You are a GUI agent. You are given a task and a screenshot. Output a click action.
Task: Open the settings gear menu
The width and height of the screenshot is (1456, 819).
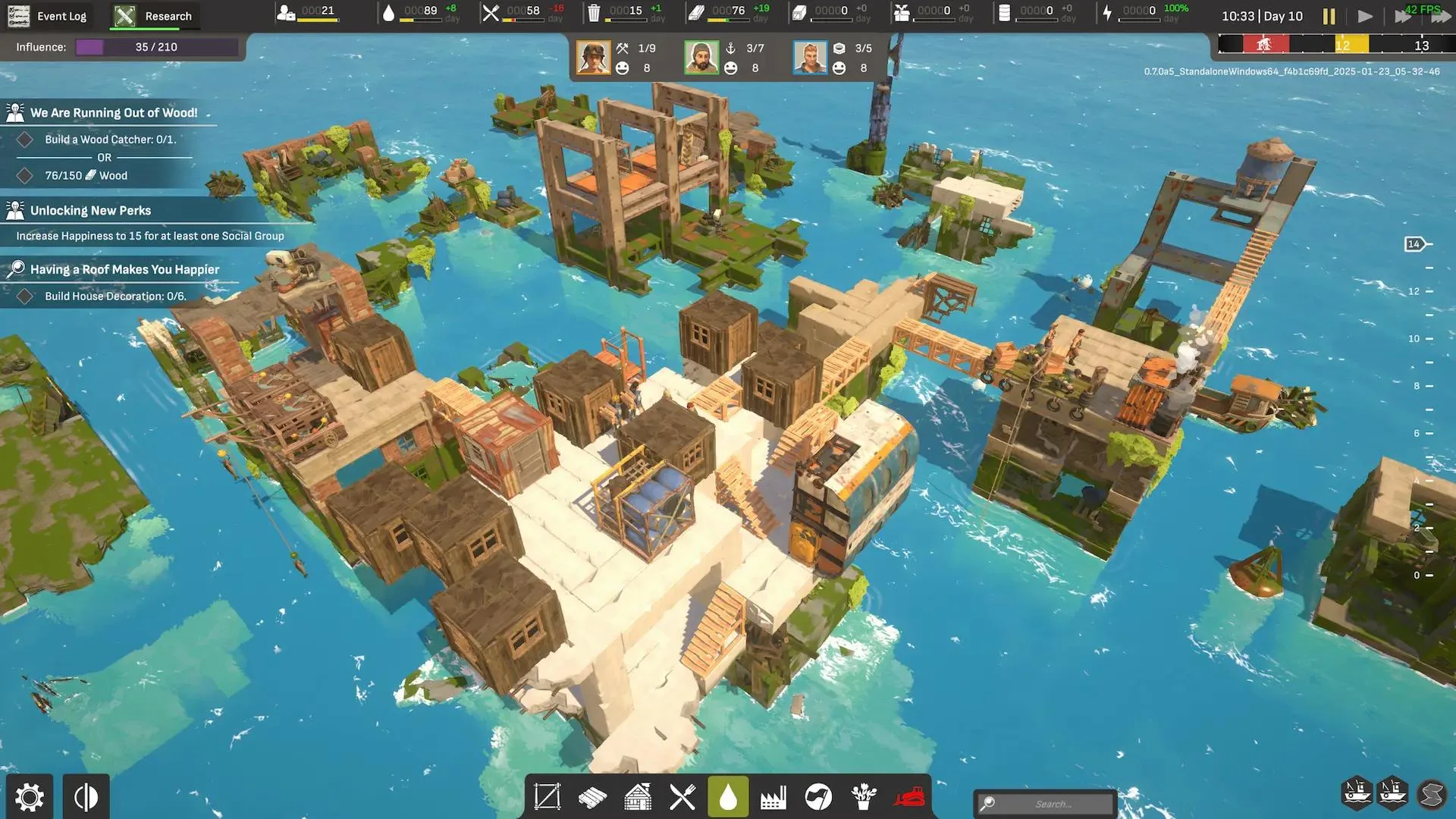coord(30,797)
